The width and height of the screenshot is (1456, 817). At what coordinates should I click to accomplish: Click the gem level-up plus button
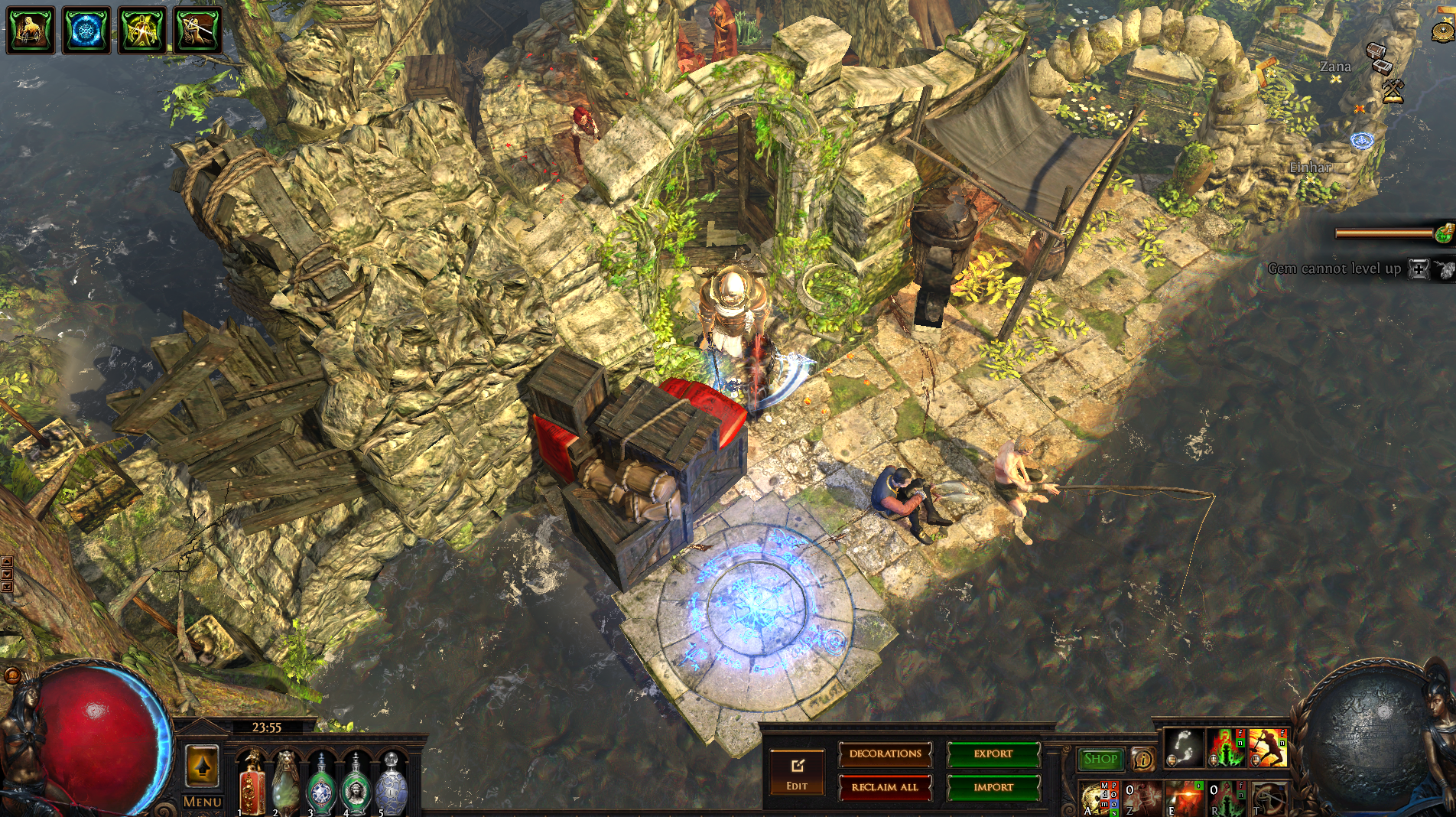point(1419,269)
